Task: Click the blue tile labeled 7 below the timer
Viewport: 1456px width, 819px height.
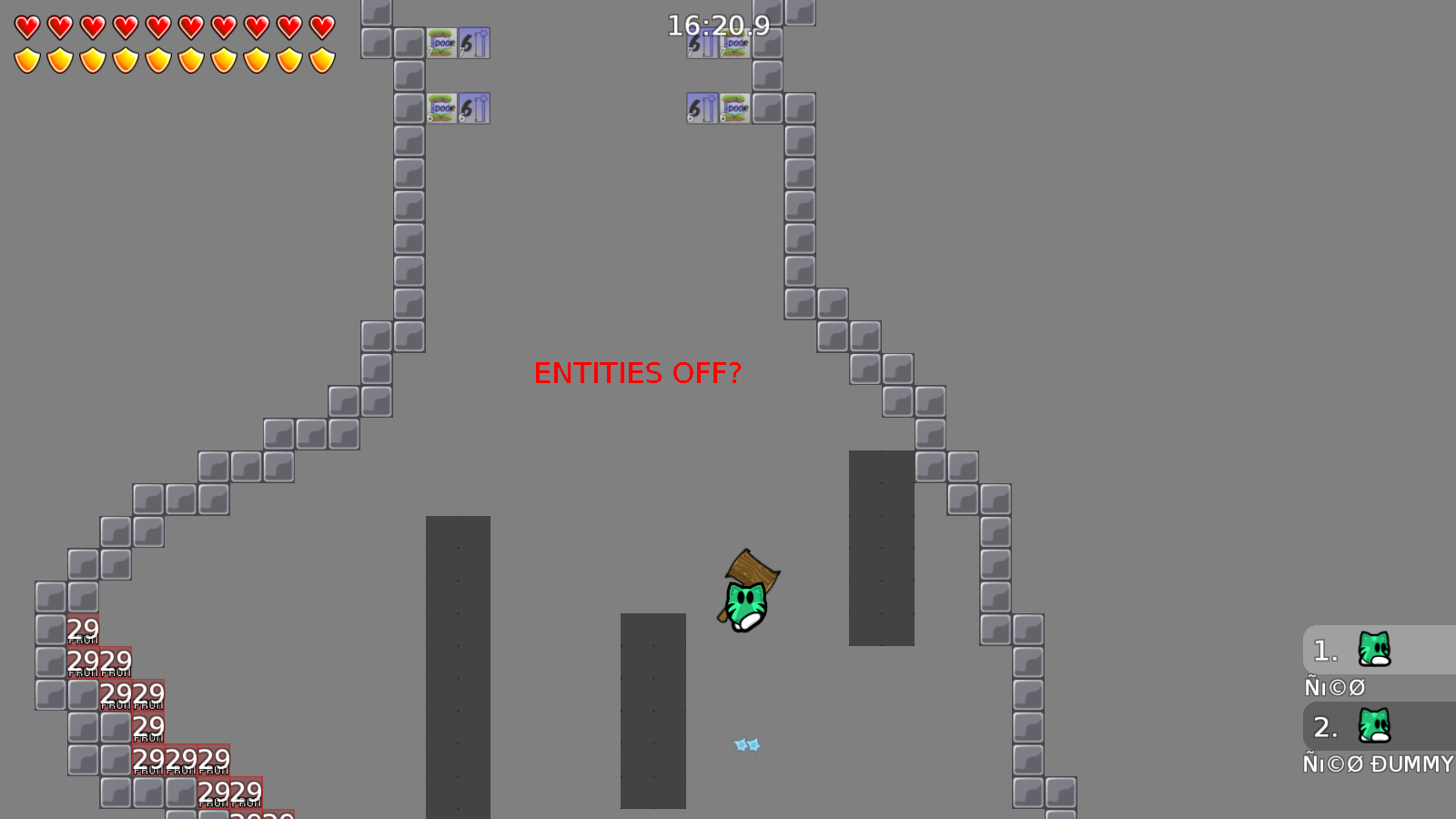Action: [702, 43]
